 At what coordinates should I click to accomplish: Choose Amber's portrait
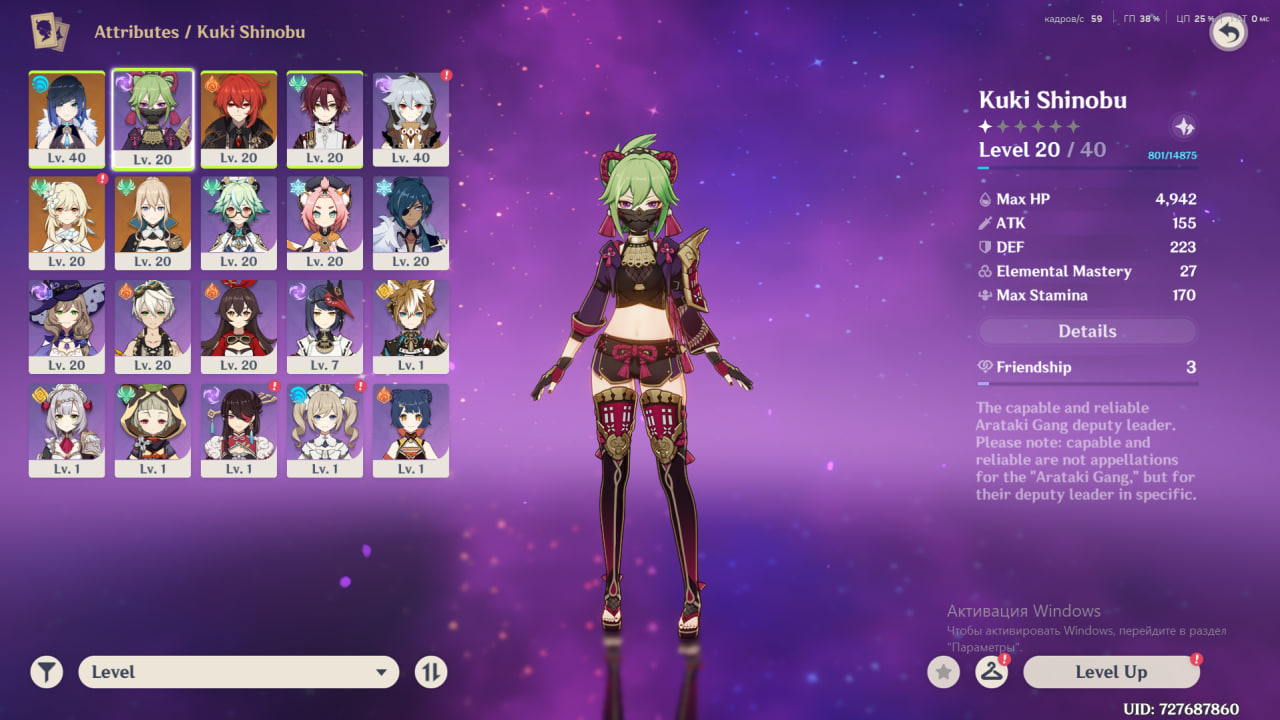tap(239, 326)
